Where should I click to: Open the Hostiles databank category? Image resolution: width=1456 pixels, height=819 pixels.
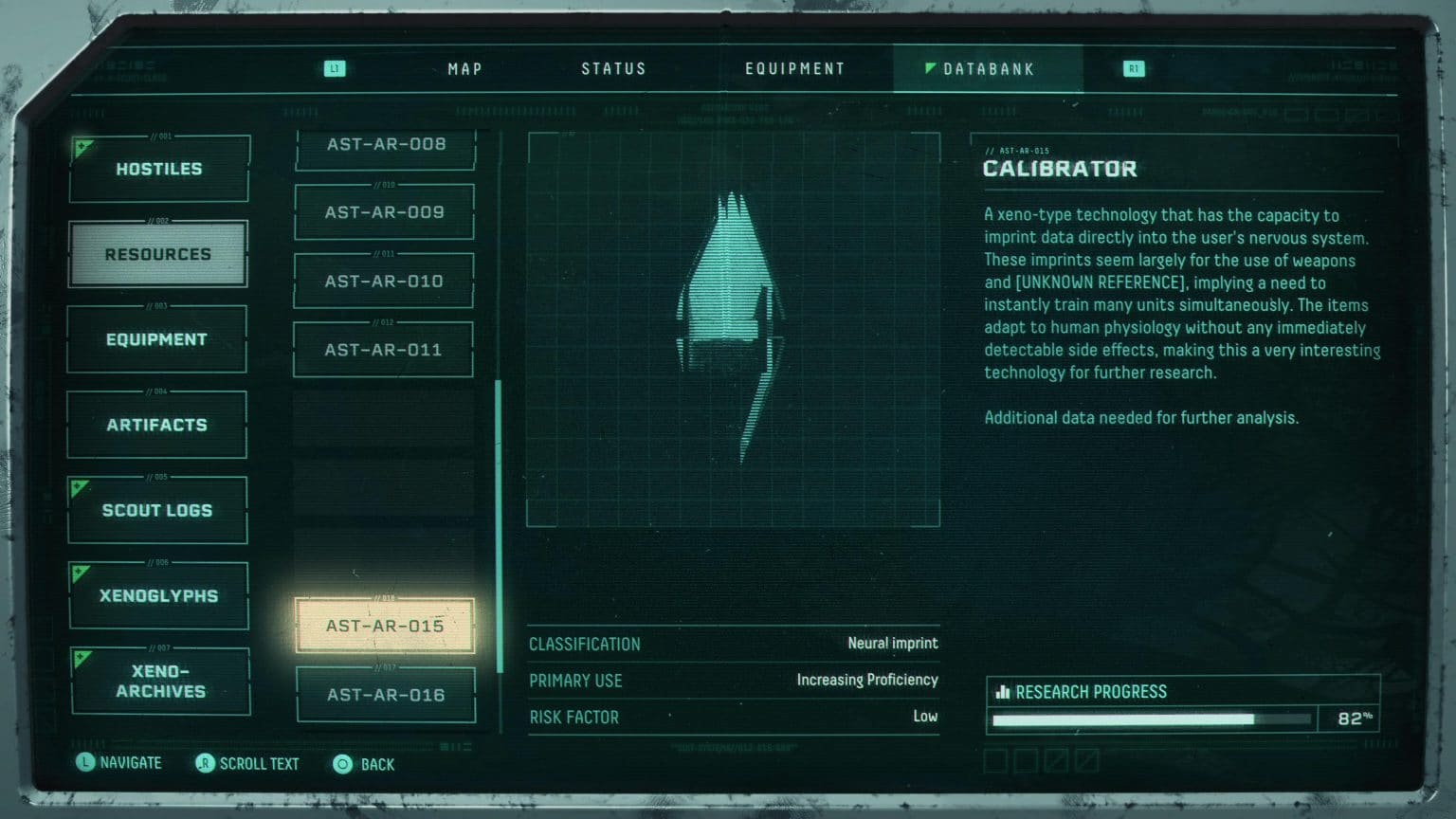pos(159,169)
